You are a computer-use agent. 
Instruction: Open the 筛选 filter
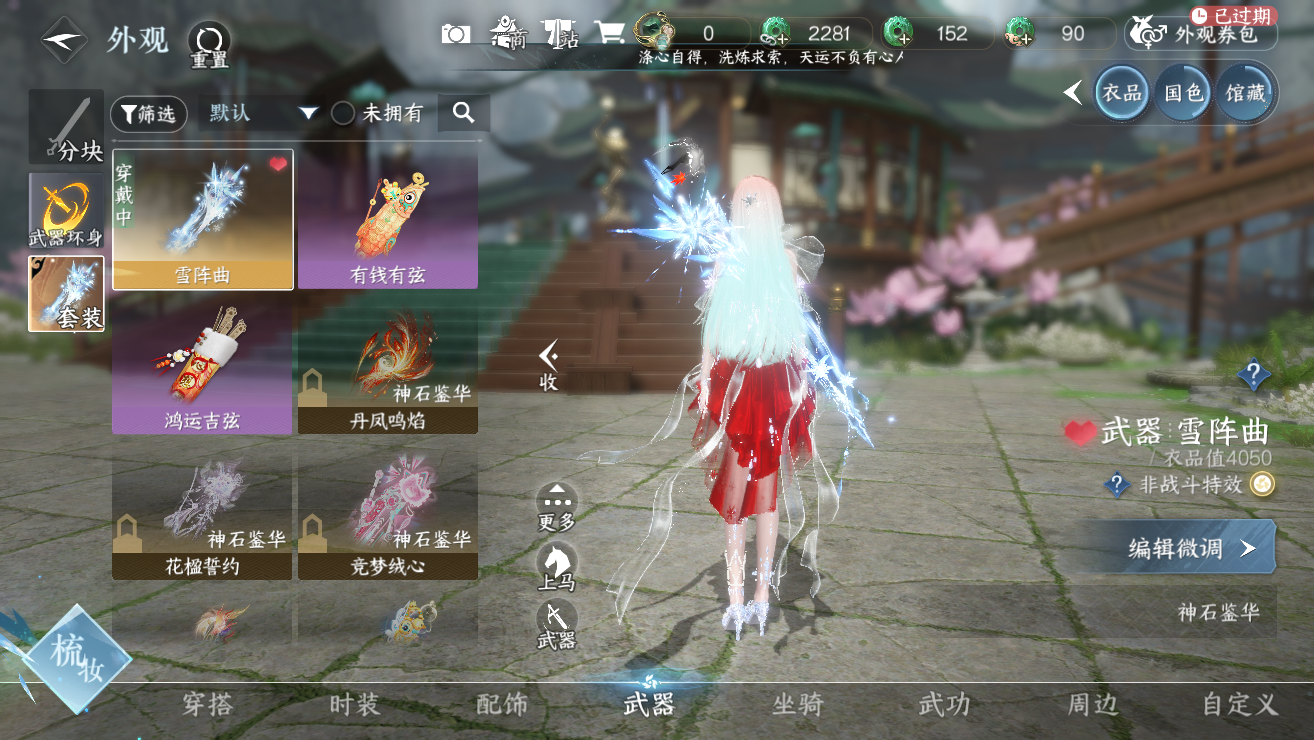pos(148,114)
